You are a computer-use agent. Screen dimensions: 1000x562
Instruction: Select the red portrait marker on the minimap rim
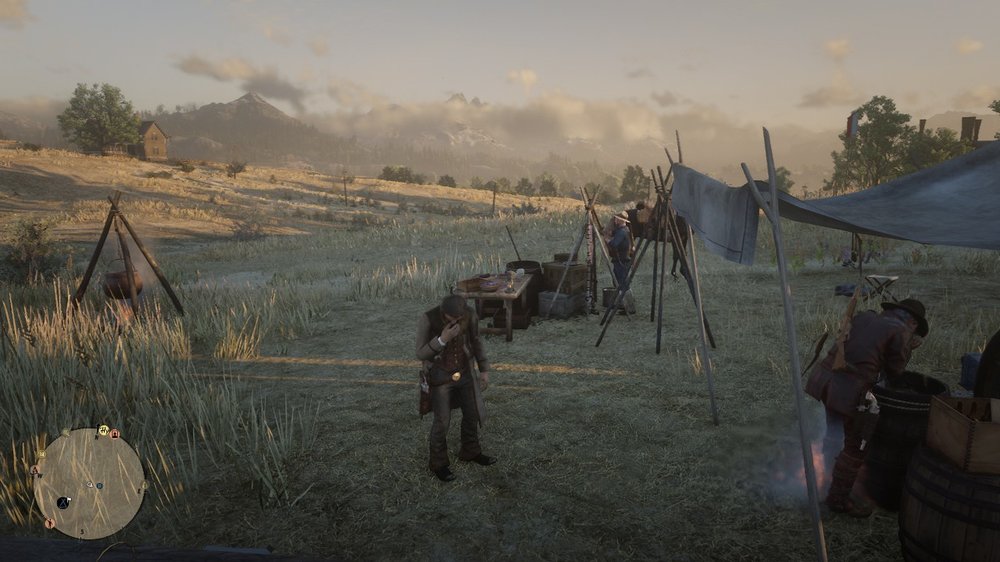(x=114, y=434)
